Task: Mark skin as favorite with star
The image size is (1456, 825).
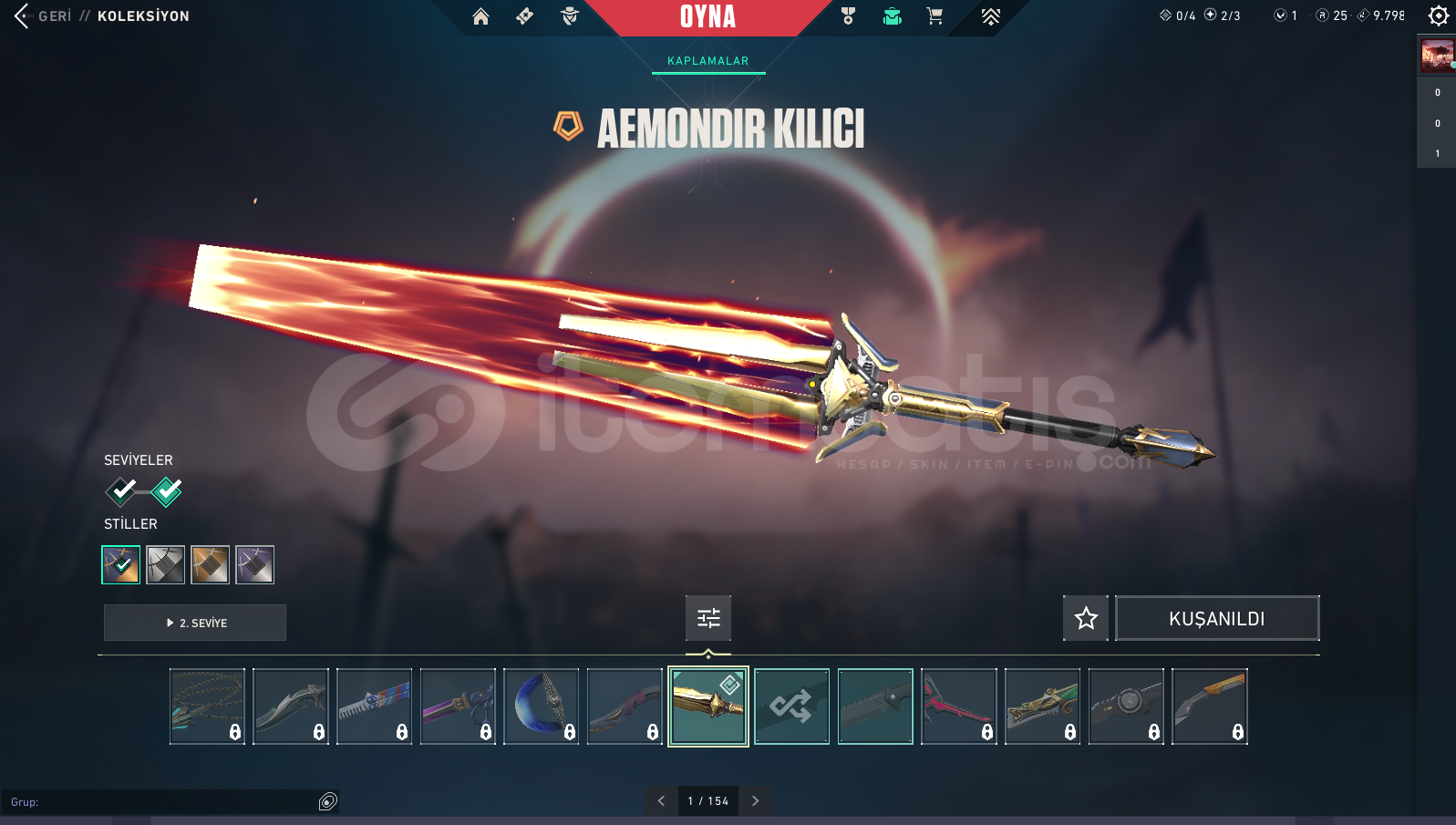Action: [1086, 619]
